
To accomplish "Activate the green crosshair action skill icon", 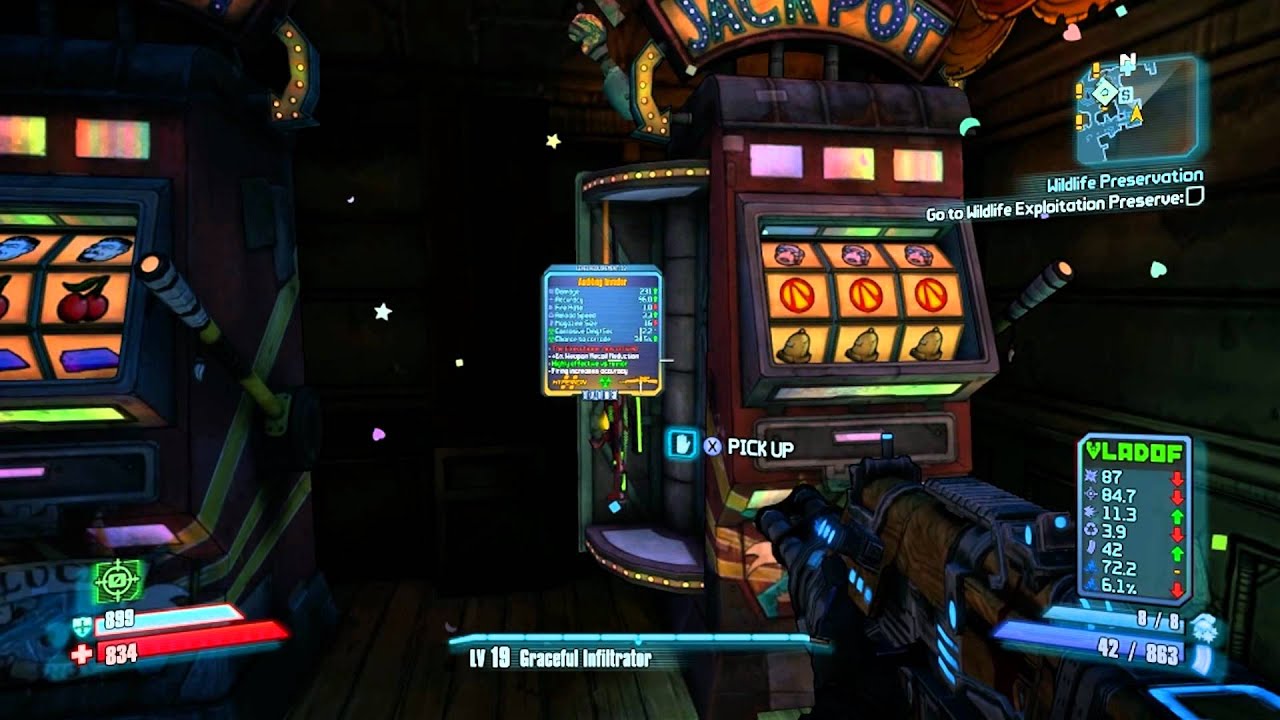I will point(118,580).
